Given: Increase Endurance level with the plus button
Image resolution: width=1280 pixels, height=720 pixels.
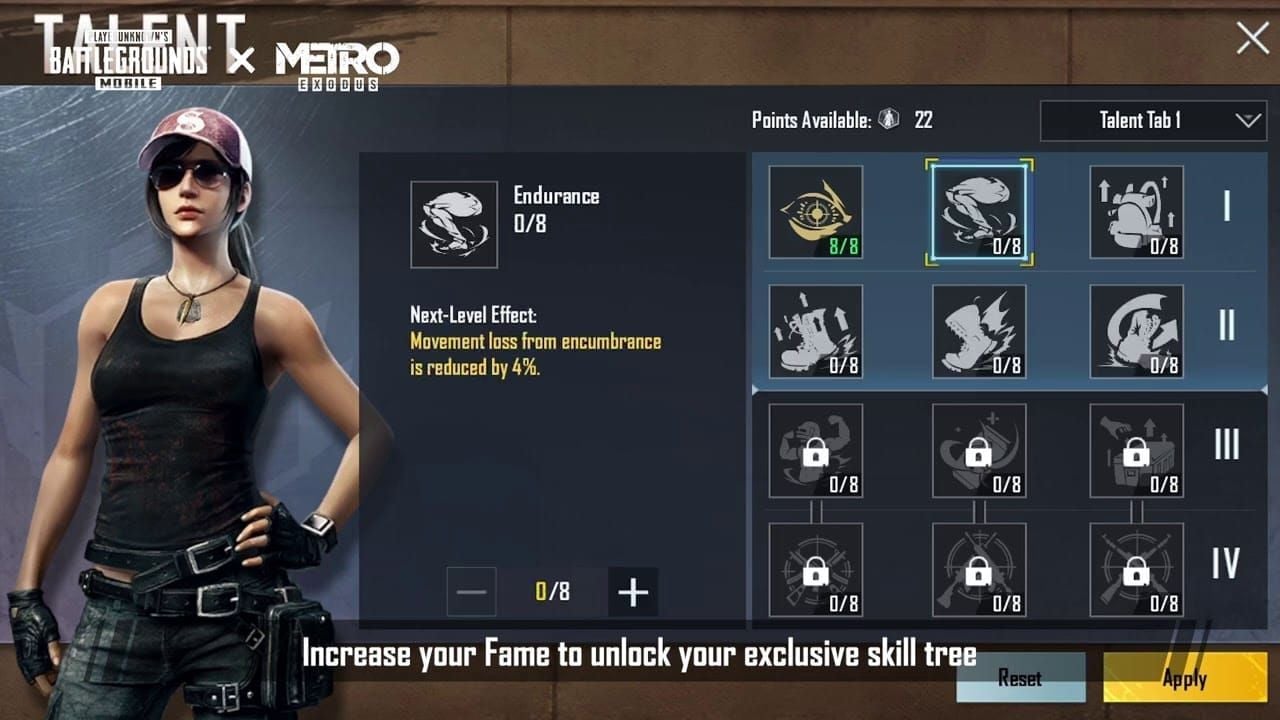Looking at the screenshot, I should click(632, 591).
